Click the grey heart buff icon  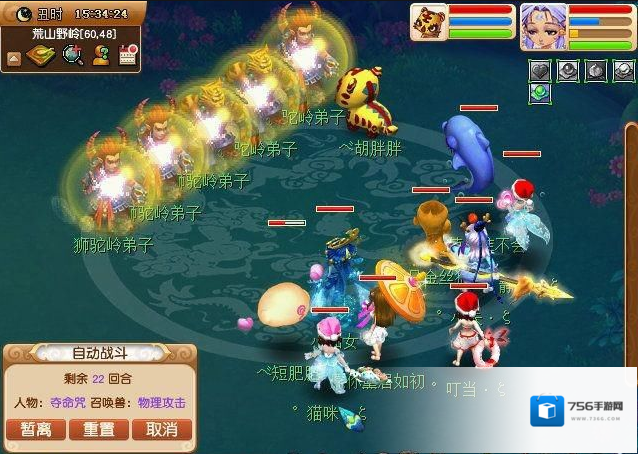tap(540, 71)
